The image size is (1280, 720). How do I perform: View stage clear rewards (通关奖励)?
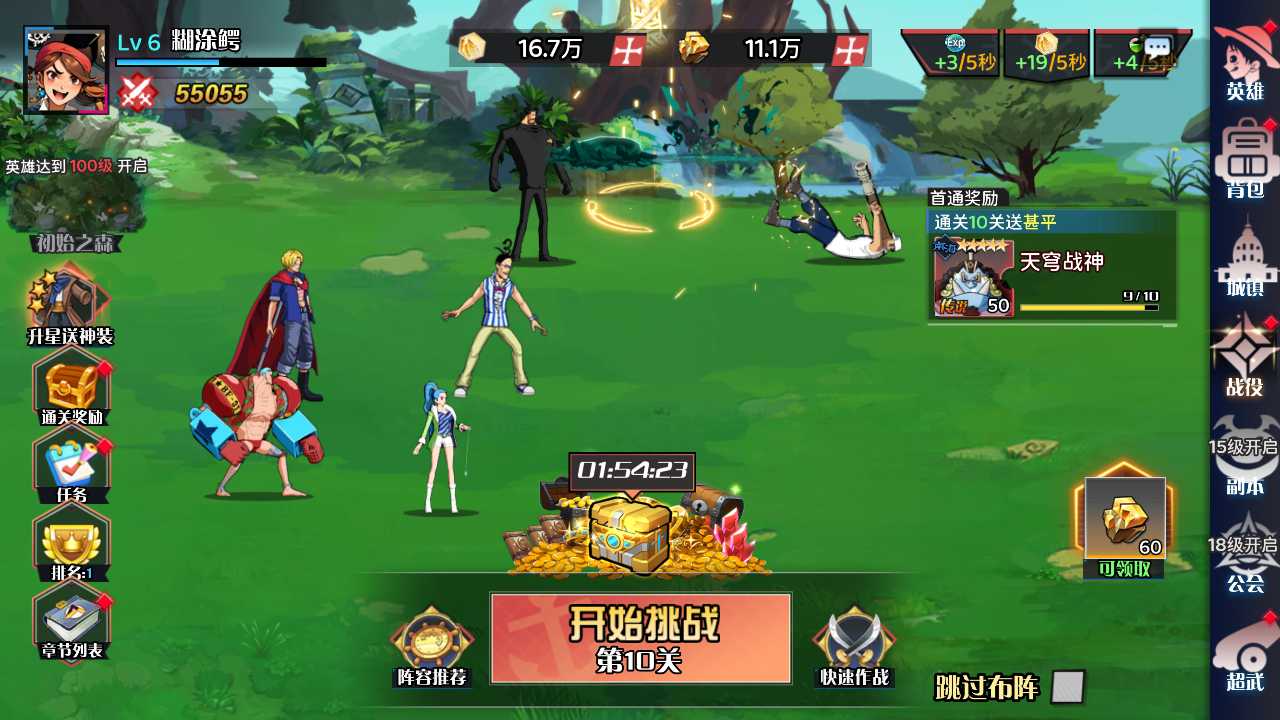coord(72,386)
